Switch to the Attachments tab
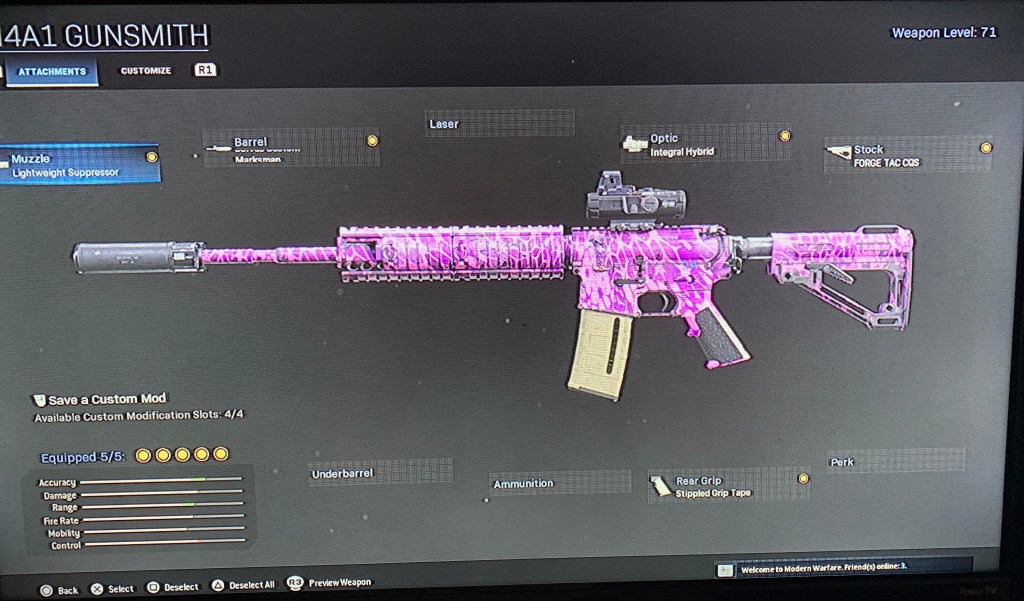 [x=52, y=72]
